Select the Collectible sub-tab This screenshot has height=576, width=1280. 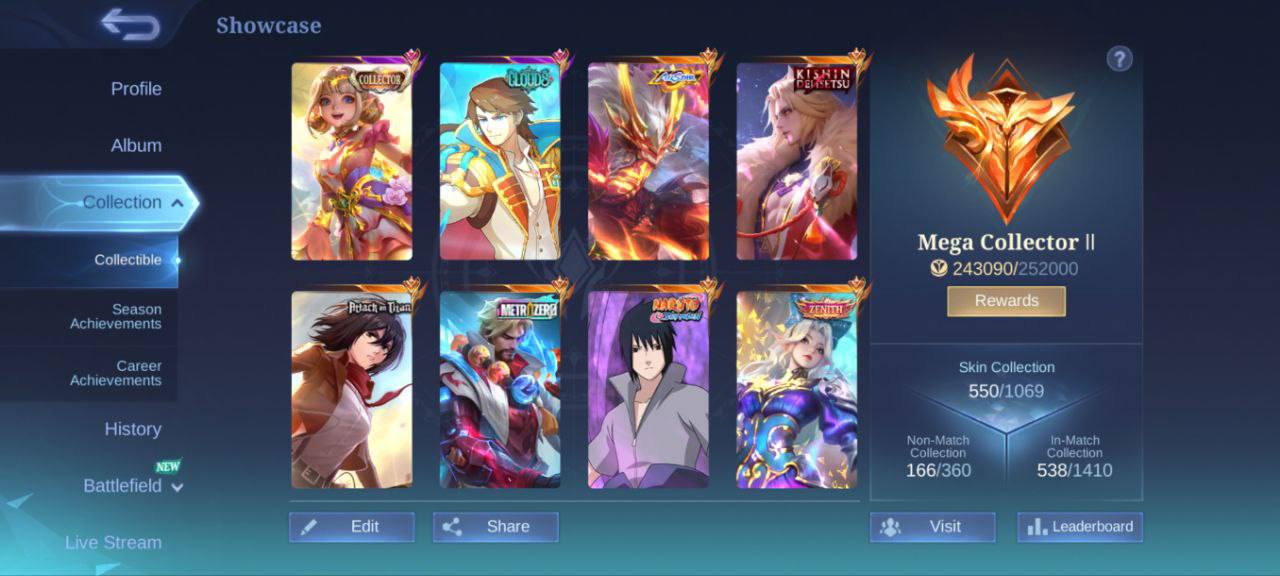pos(128,260)
